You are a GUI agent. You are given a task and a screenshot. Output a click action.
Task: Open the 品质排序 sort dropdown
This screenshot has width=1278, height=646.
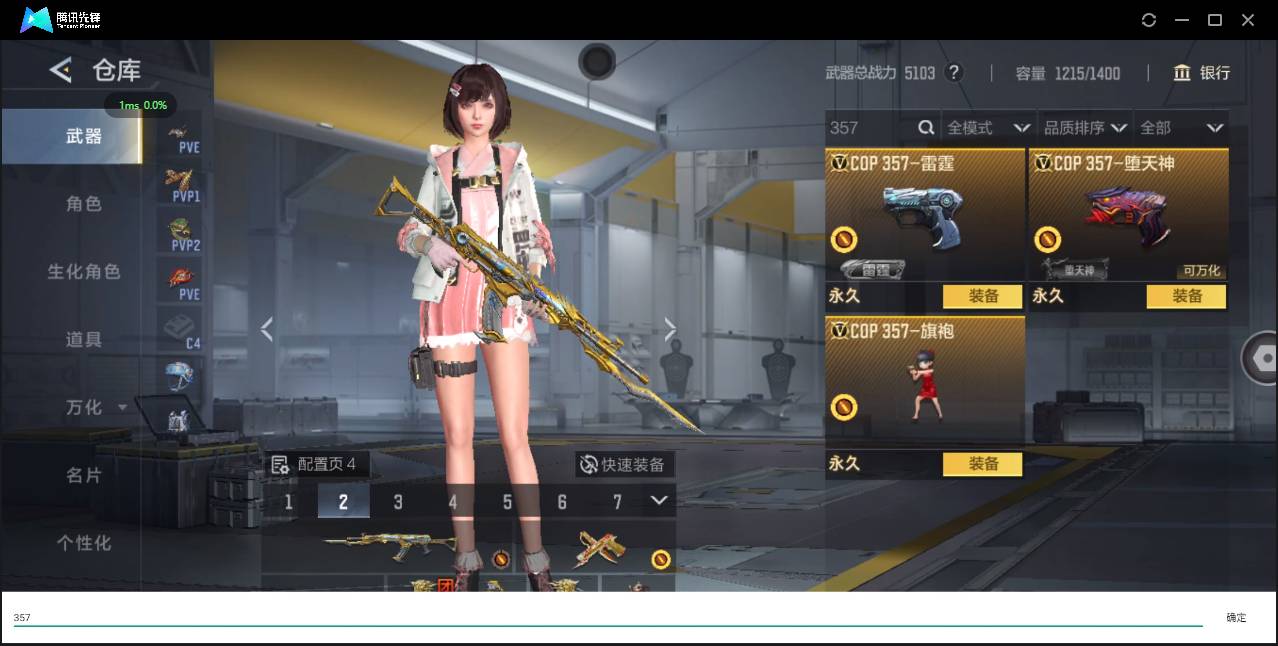click(1085, 128)
